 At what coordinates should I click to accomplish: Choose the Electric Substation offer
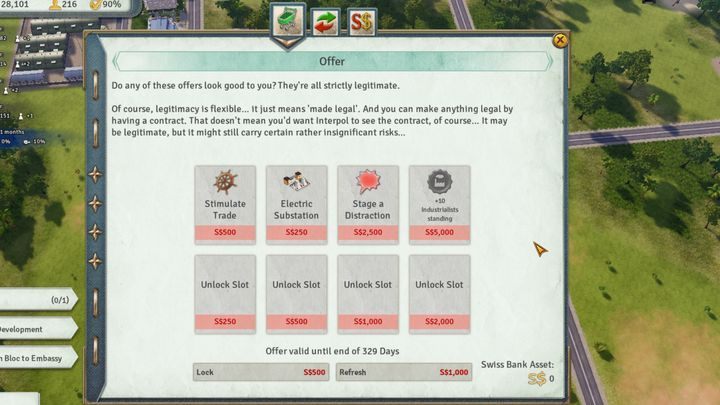pyautogui.click(x=297, y=205)
